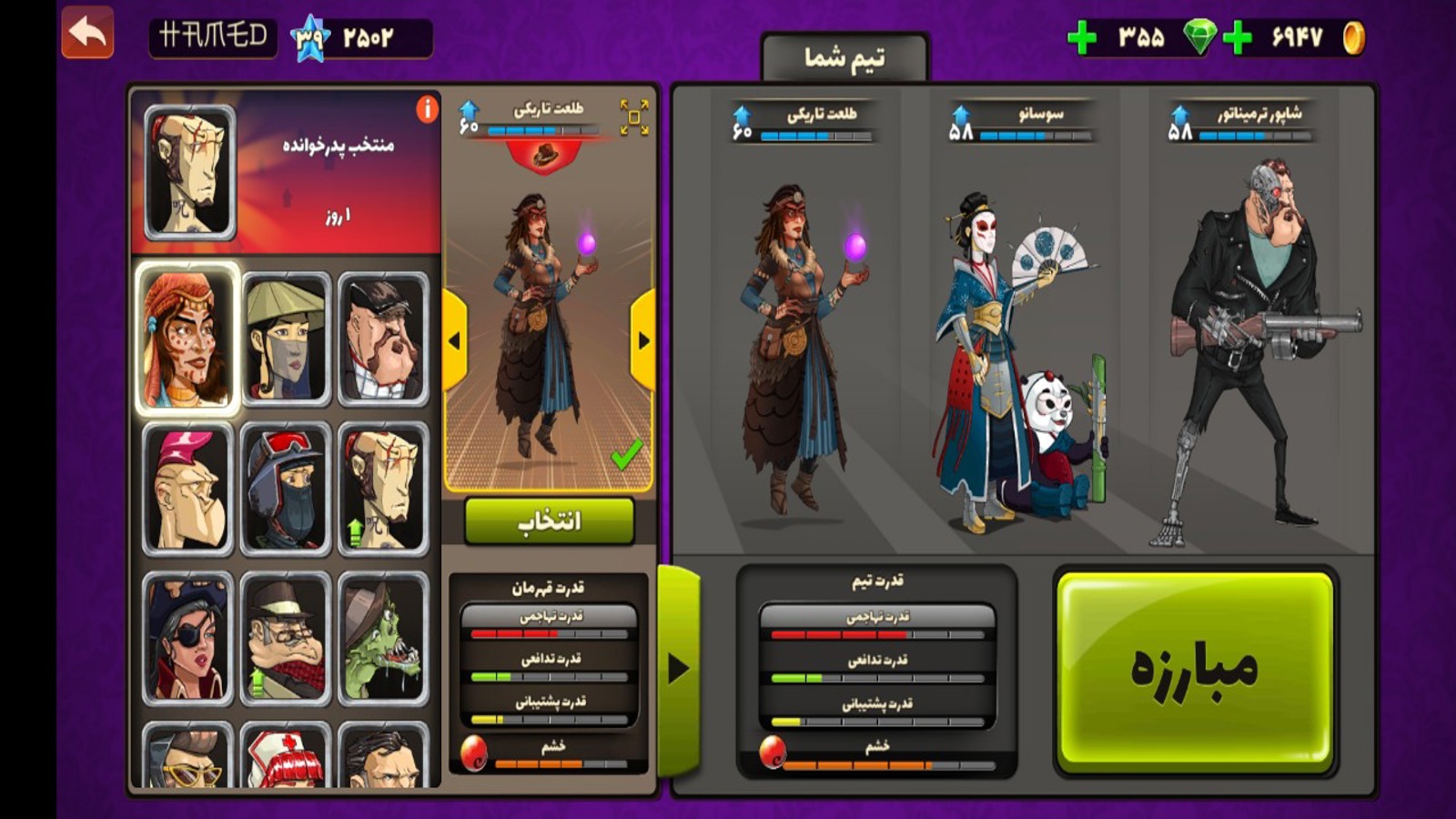This screenshot has height=819, width=1456.
Task: Choose the straw-hat masked woman portrait
Action: (285, 339)
